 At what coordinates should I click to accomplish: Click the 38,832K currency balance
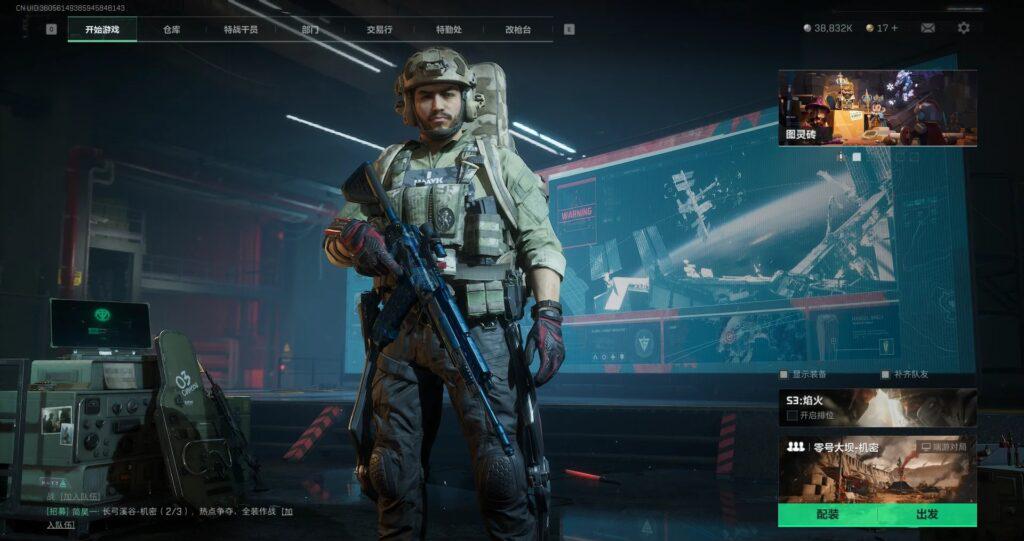tap(827, 28)
